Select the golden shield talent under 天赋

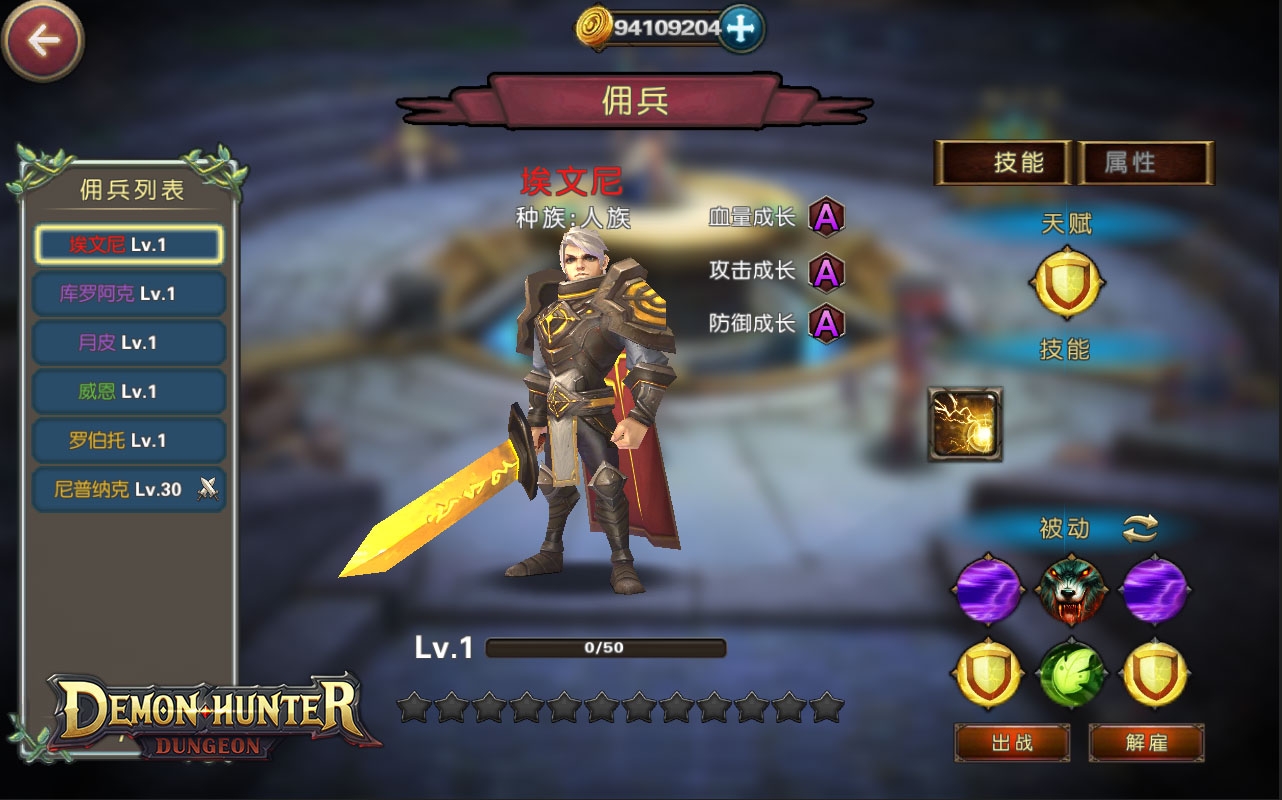point(1067,283)
